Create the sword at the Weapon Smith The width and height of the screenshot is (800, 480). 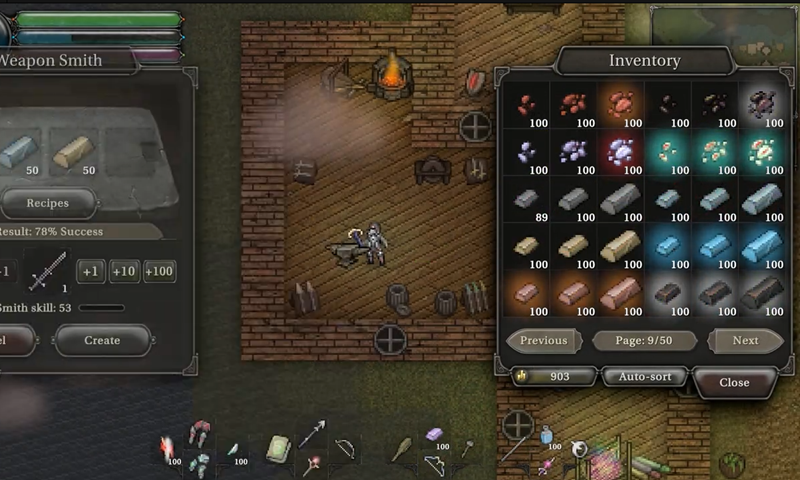point(101,340)
